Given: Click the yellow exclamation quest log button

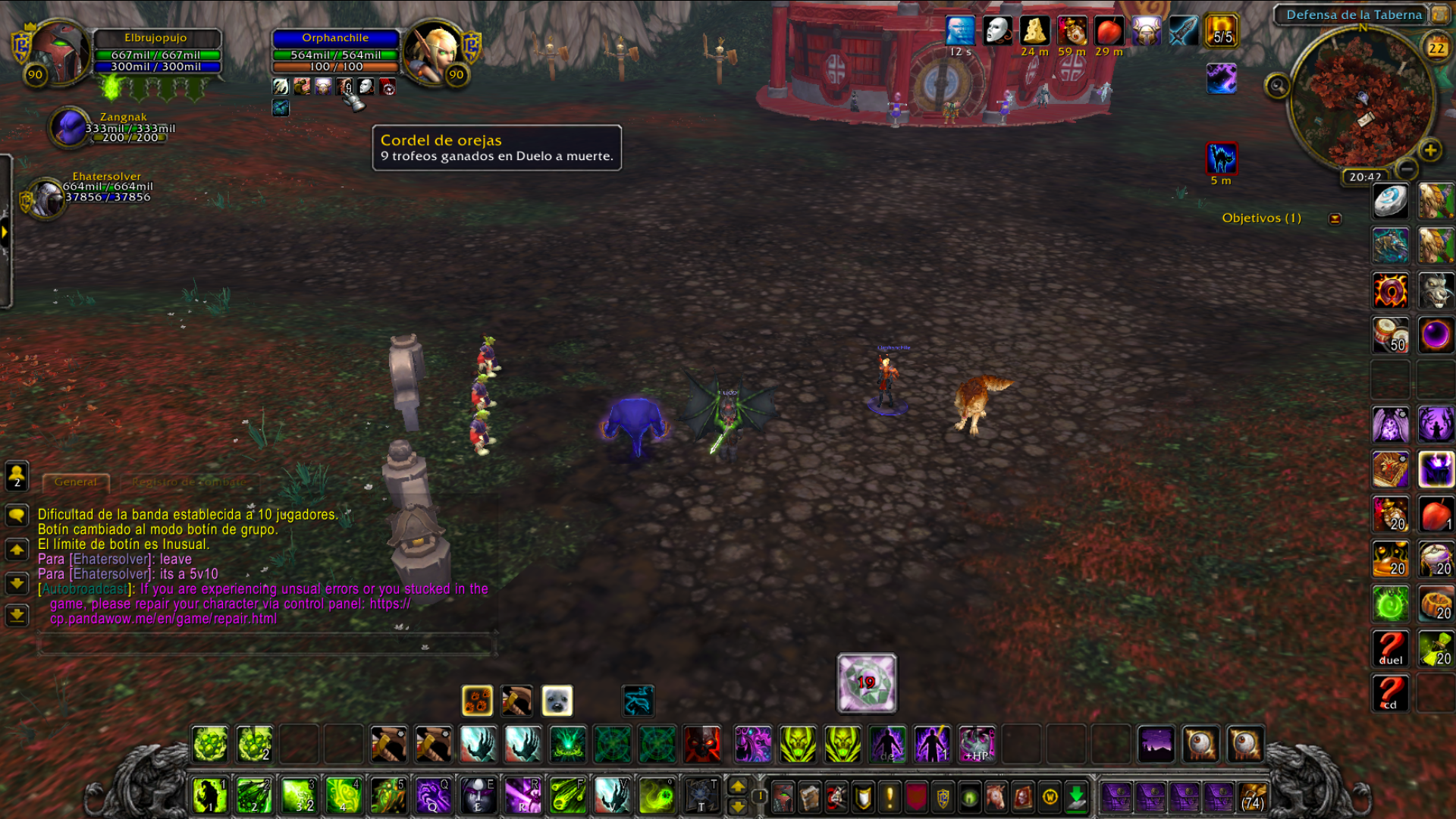Looking at the screenshot, I should pos(890,797).
